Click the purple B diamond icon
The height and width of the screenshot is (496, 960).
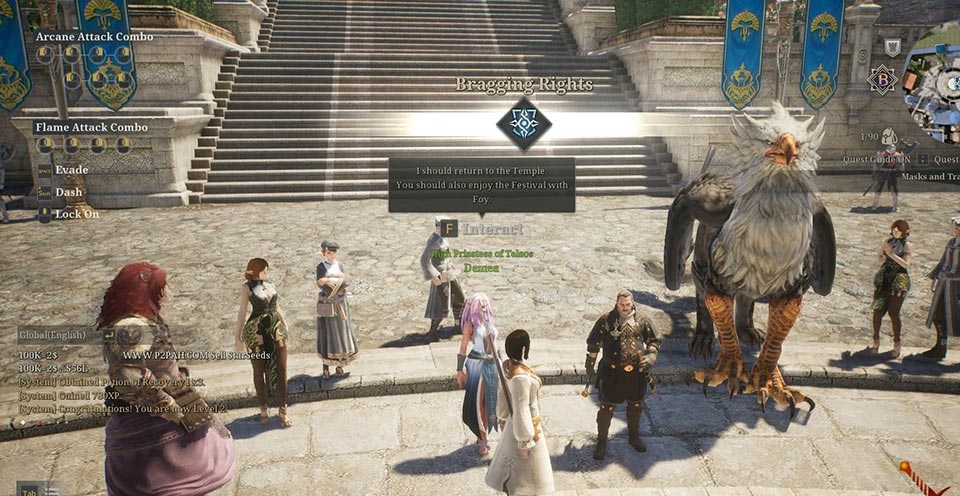pos(882,80)
